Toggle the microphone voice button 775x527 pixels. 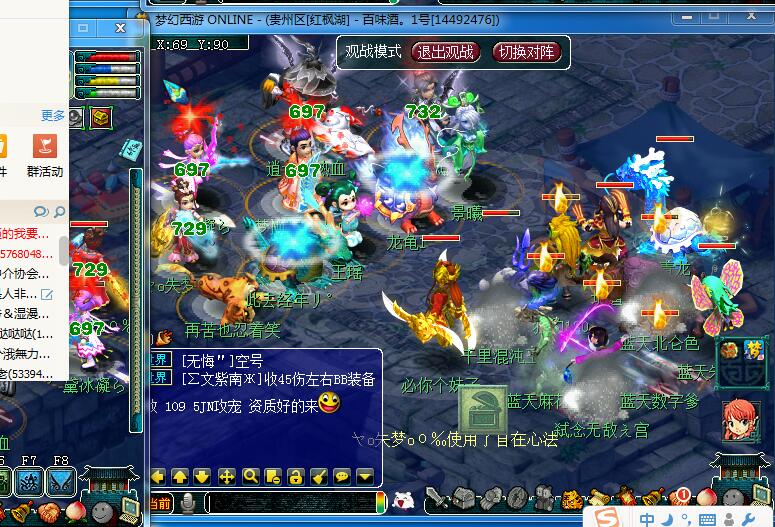click(x=186, y=502)
